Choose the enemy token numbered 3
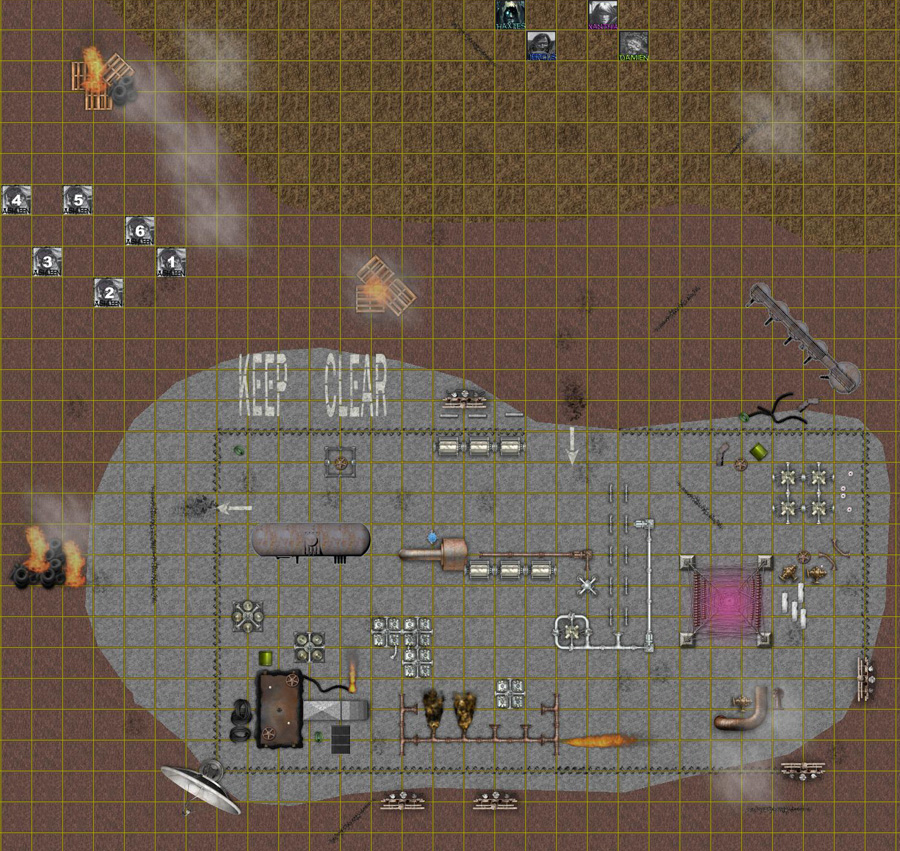 coord(47,263)
